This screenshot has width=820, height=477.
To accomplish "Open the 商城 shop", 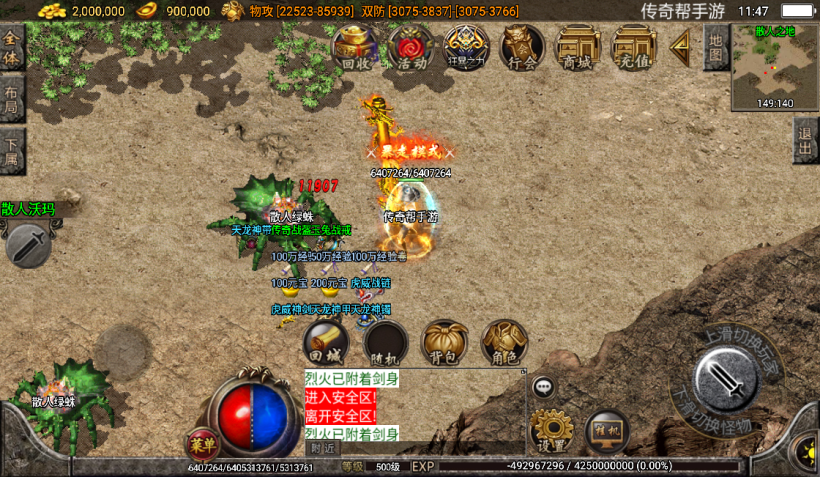I will (577, 47).
